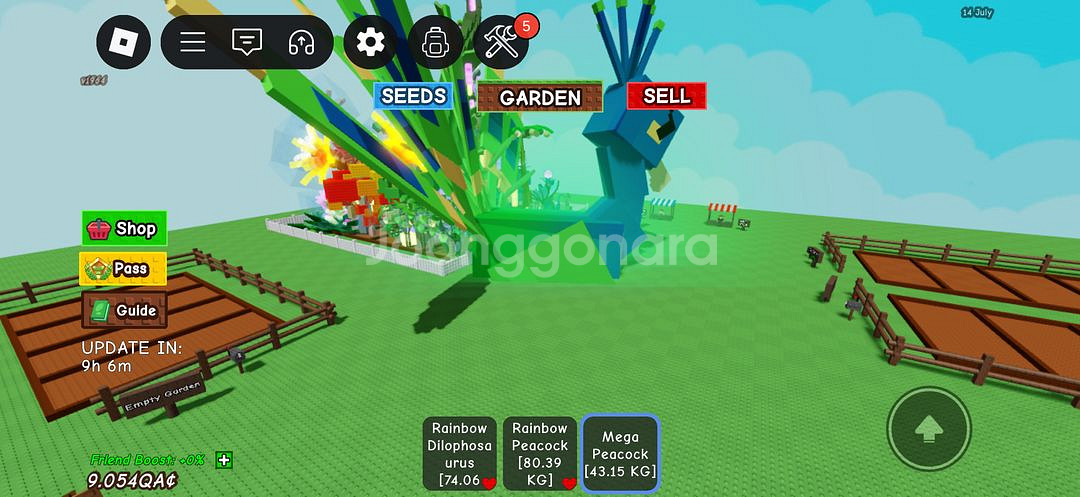The height and width of the screenshot is (497, 1080).
Task: Open the green Shop button
Action: click(x=124, y=229)
